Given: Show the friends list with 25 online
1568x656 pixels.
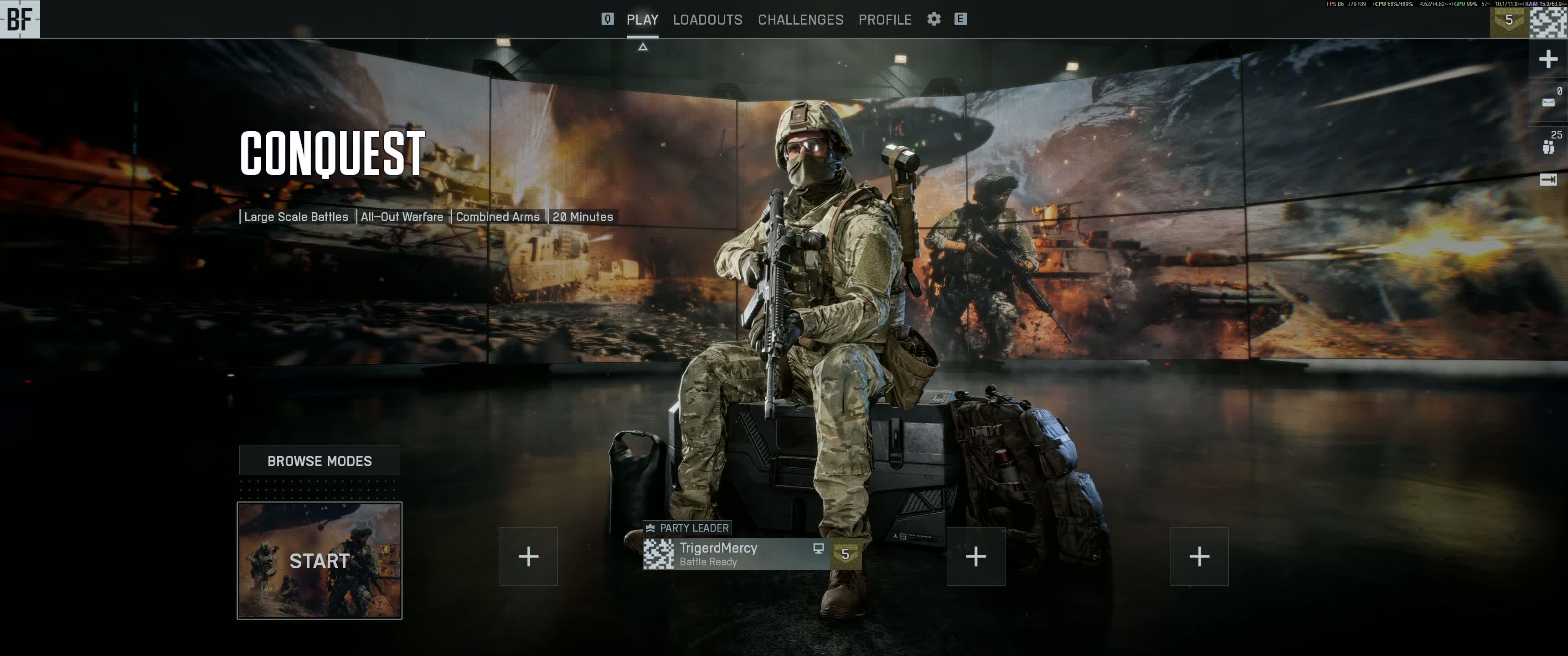Looking at the screenshot, I should 1548,145.
